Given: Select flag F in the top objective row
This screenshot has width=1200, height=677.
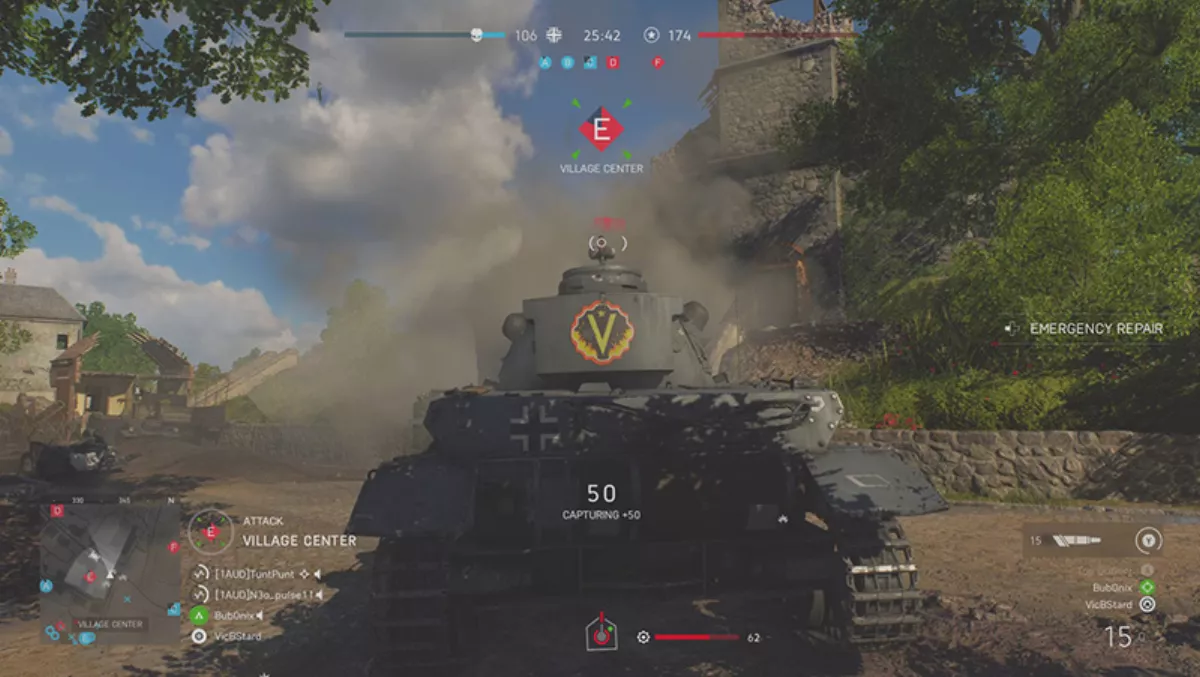Looking at the screenshot, I should pyautogui.click(x=658, y=62).
